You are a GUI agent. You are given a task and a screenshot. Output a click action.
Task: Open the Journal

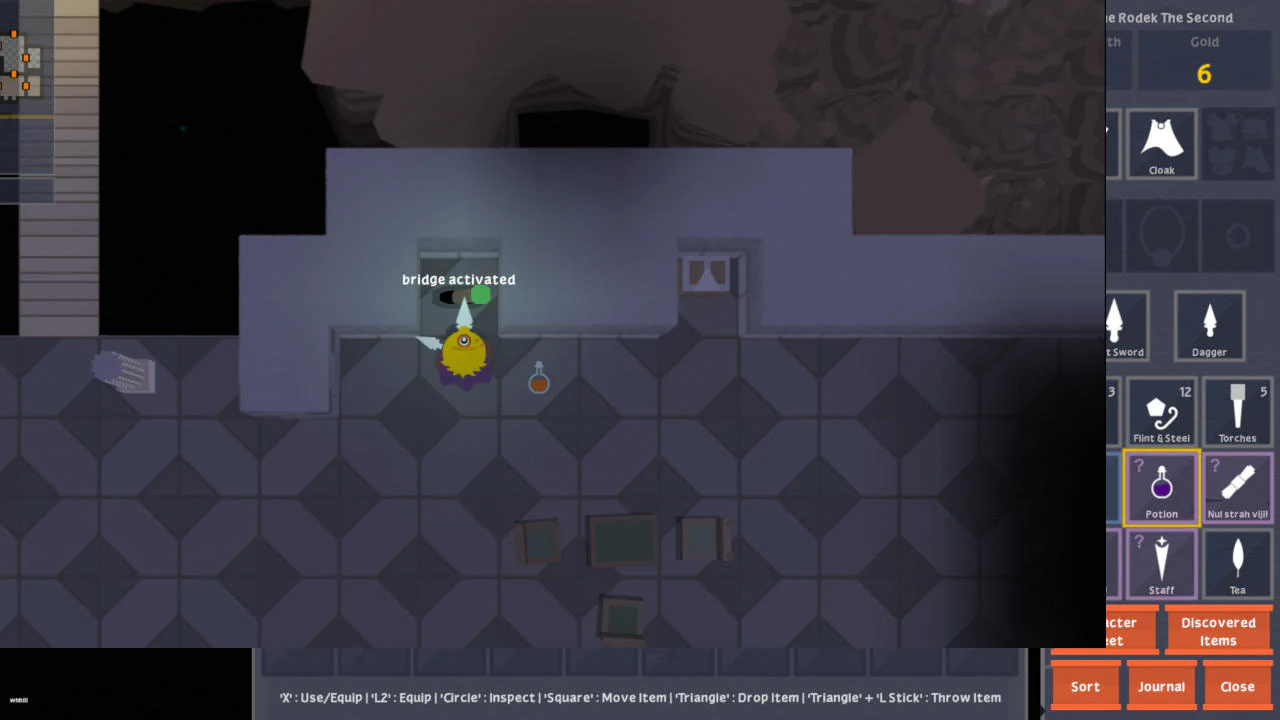(x=1161, y=686)
